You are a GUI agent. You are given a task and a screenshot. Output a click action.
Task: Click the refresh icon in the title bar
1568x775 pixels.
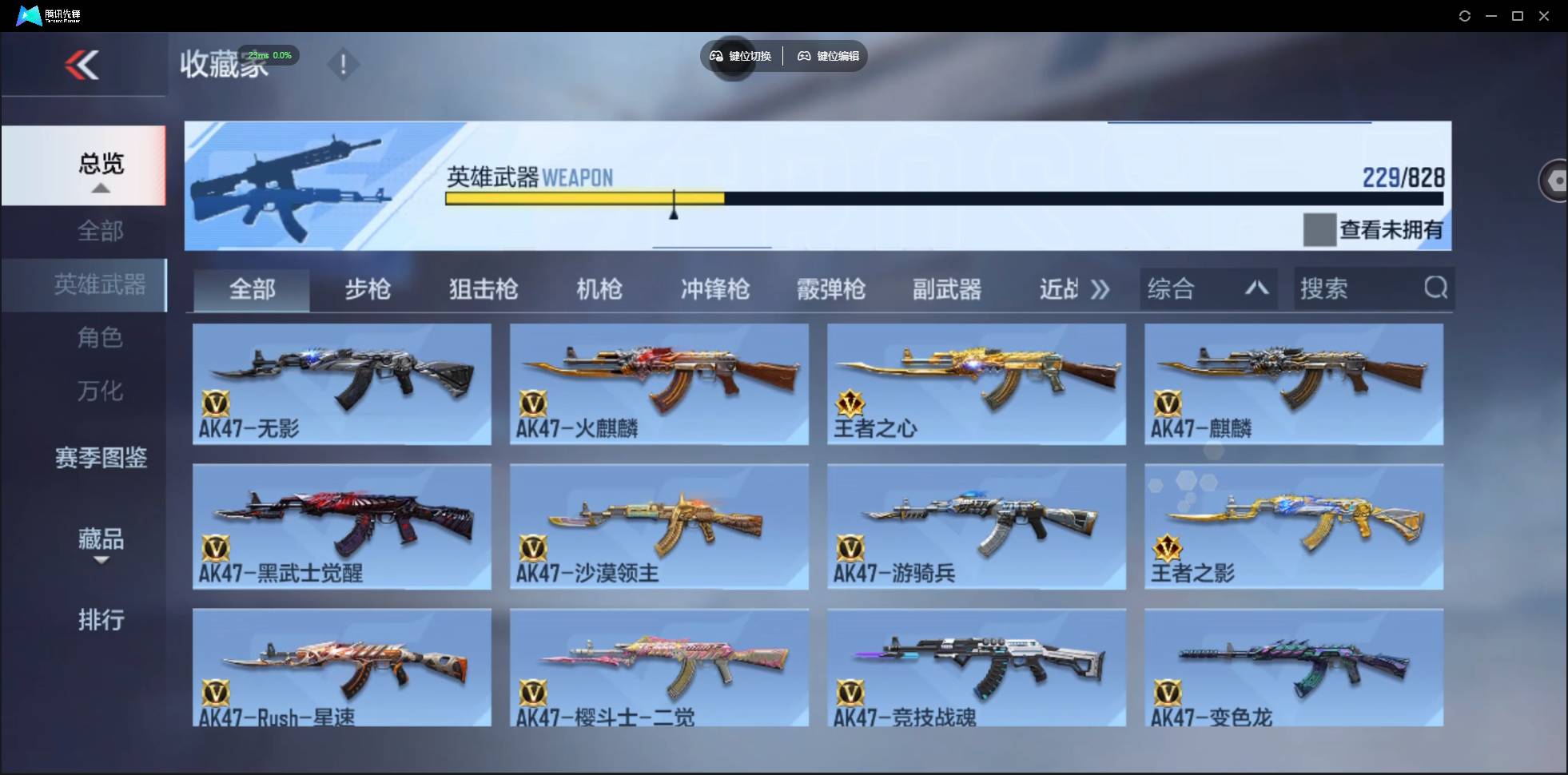1466,15
